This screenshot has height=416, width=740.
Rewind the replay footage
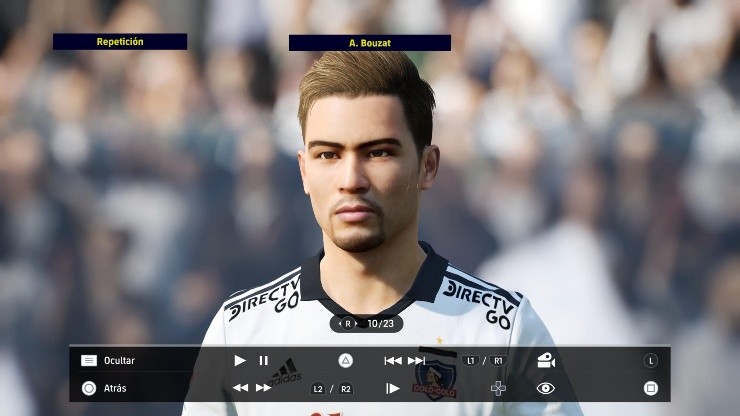(x=240, y=388)
